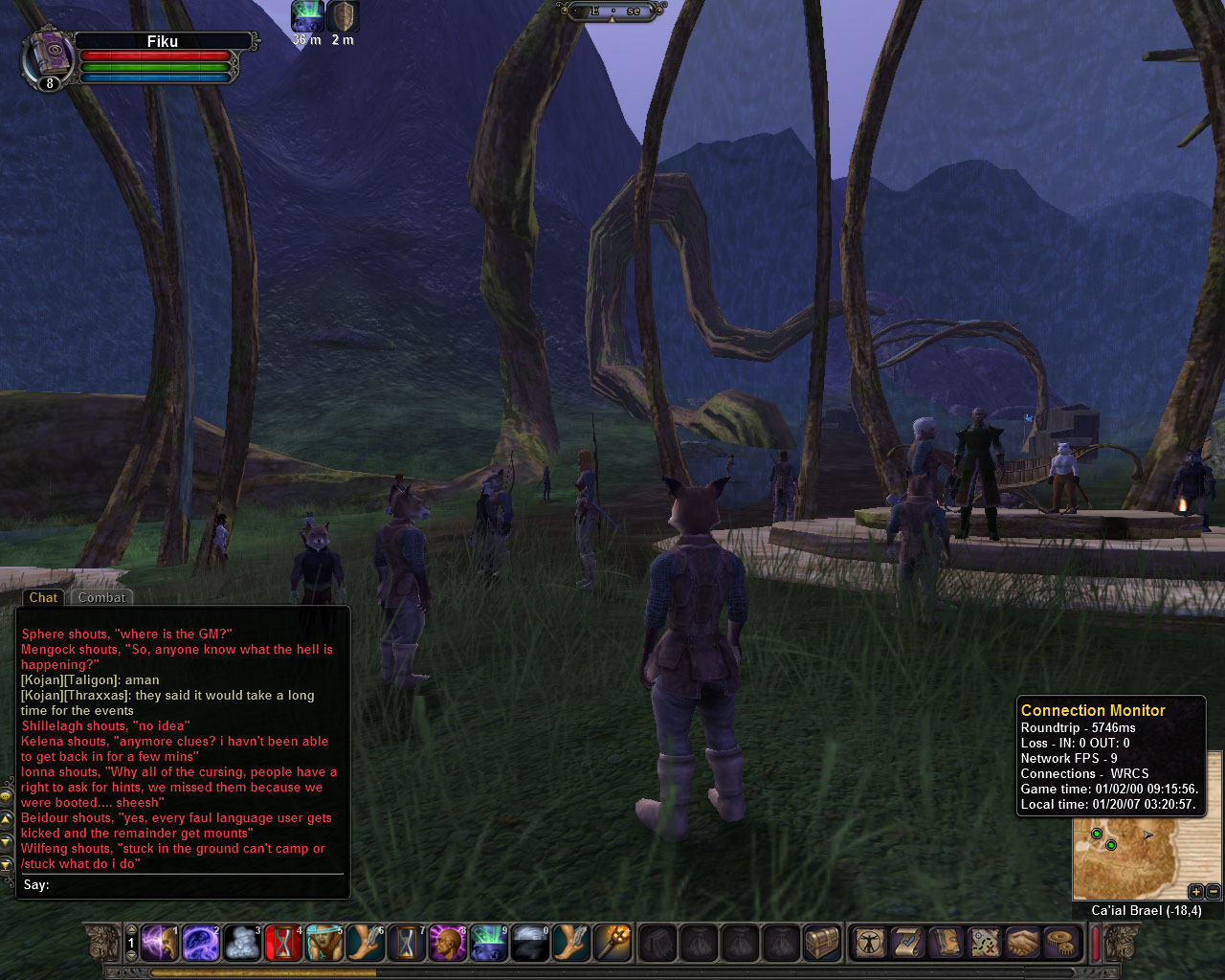Use the purple swirl spell in slot 2
Screen dimensions: 1225x980
tap(200, 944)
